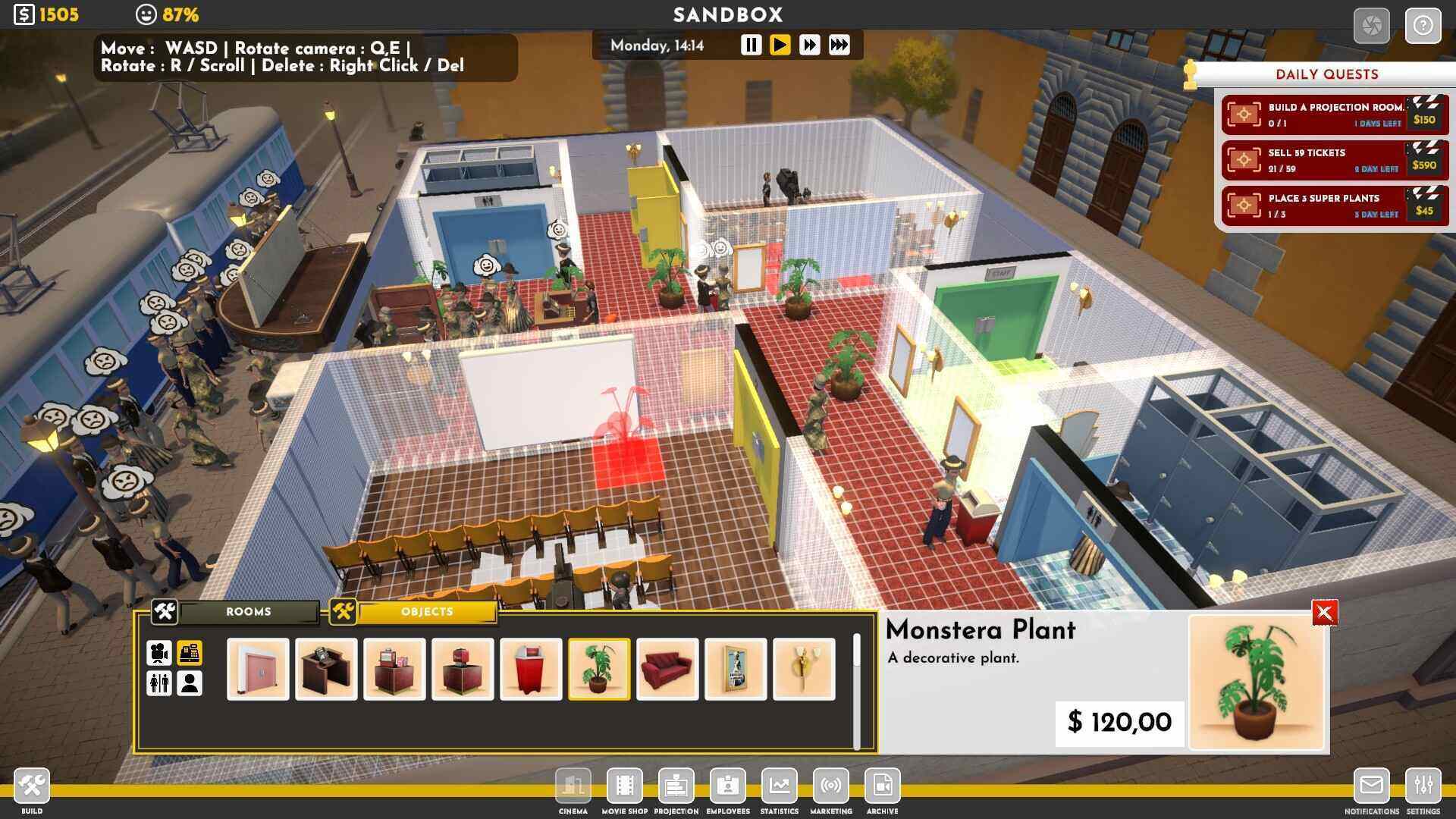Set game speed to normal play
This screenshot has width=1456, height=819.
(x=780, y=45)
